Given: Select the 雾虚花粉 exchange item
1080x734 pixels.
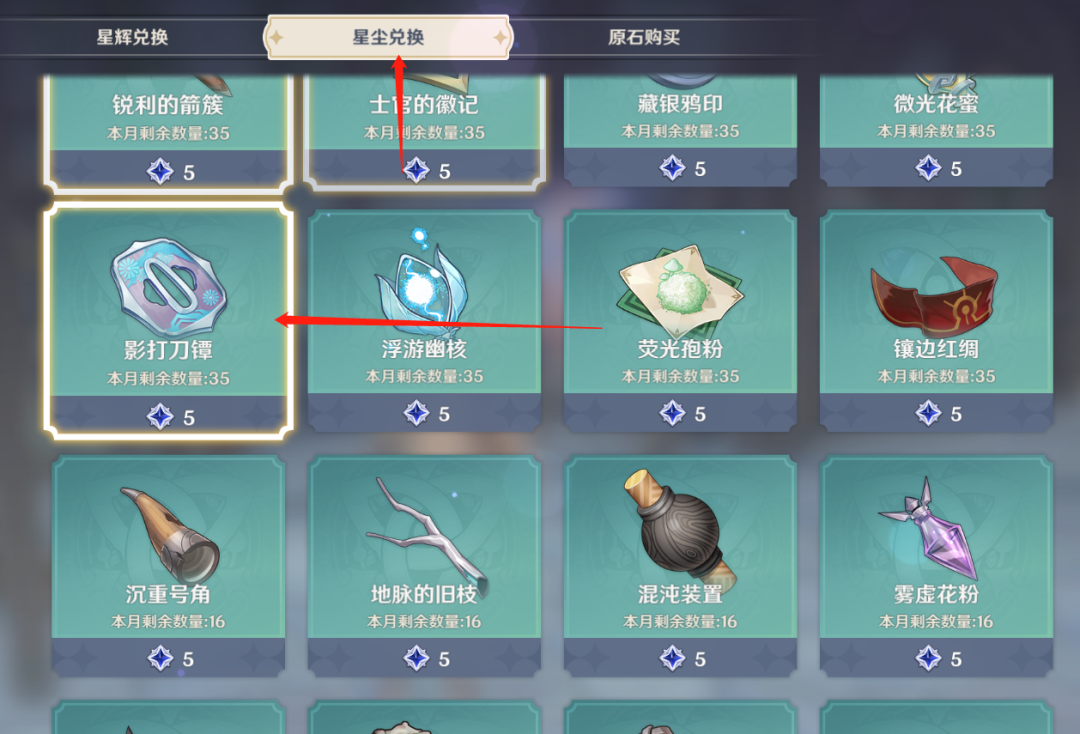Looking at the screenshot, I should [x=936, y=562].
